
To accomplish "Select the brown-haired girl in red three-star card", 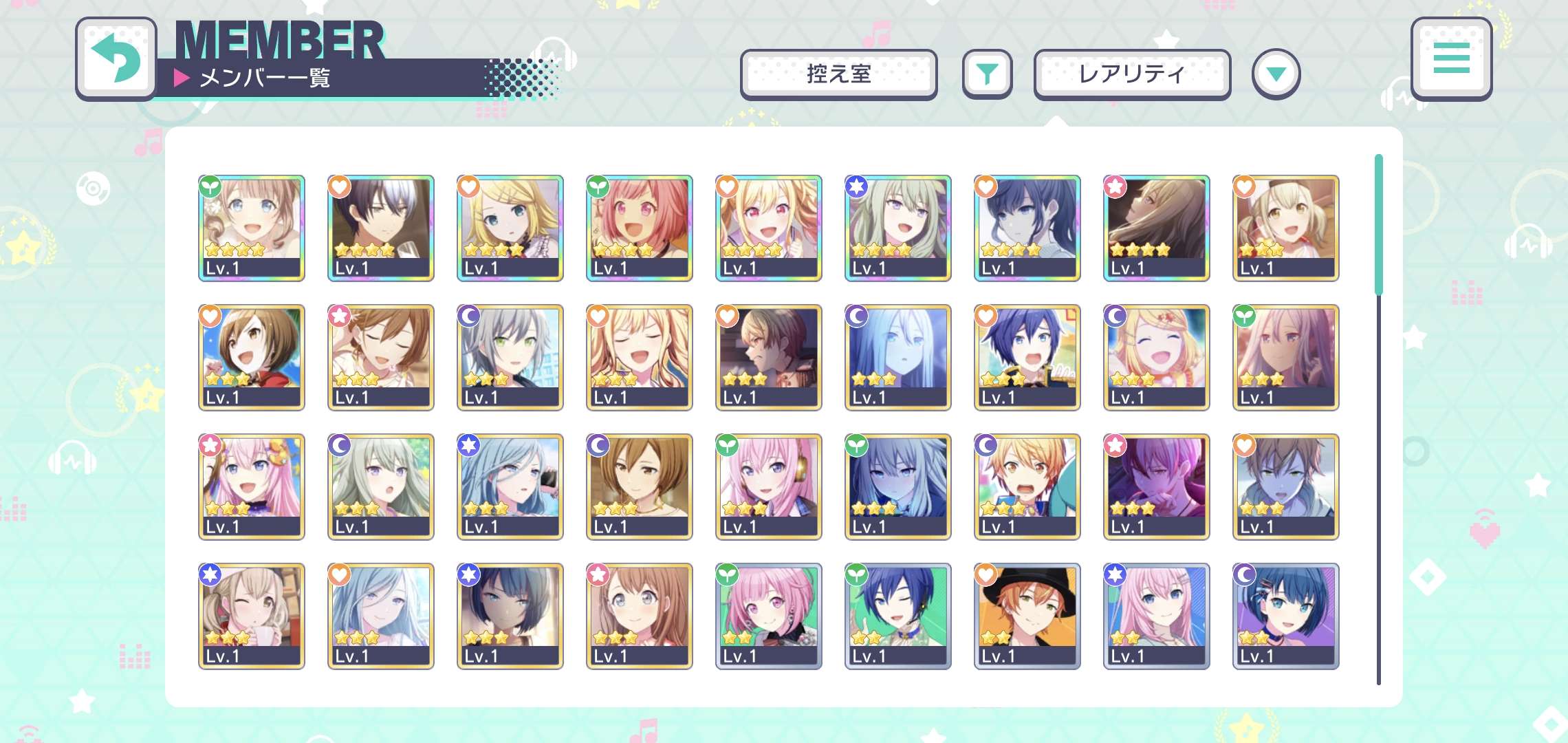I will click(x=251, y=357).
